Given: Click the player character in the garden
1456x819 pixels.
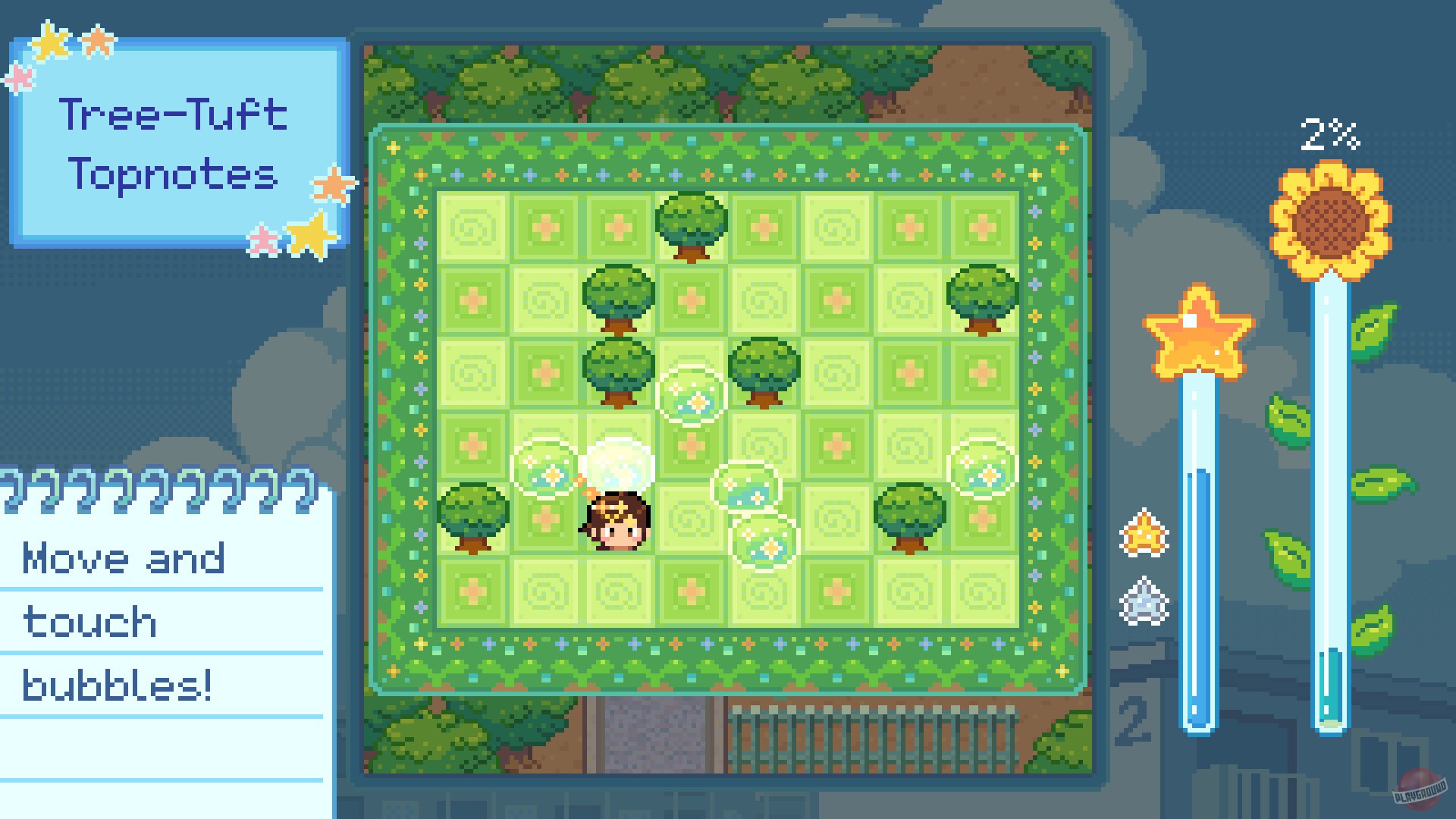Looking at the screenshot, I should pyautogui.click(x=616, y=519).
